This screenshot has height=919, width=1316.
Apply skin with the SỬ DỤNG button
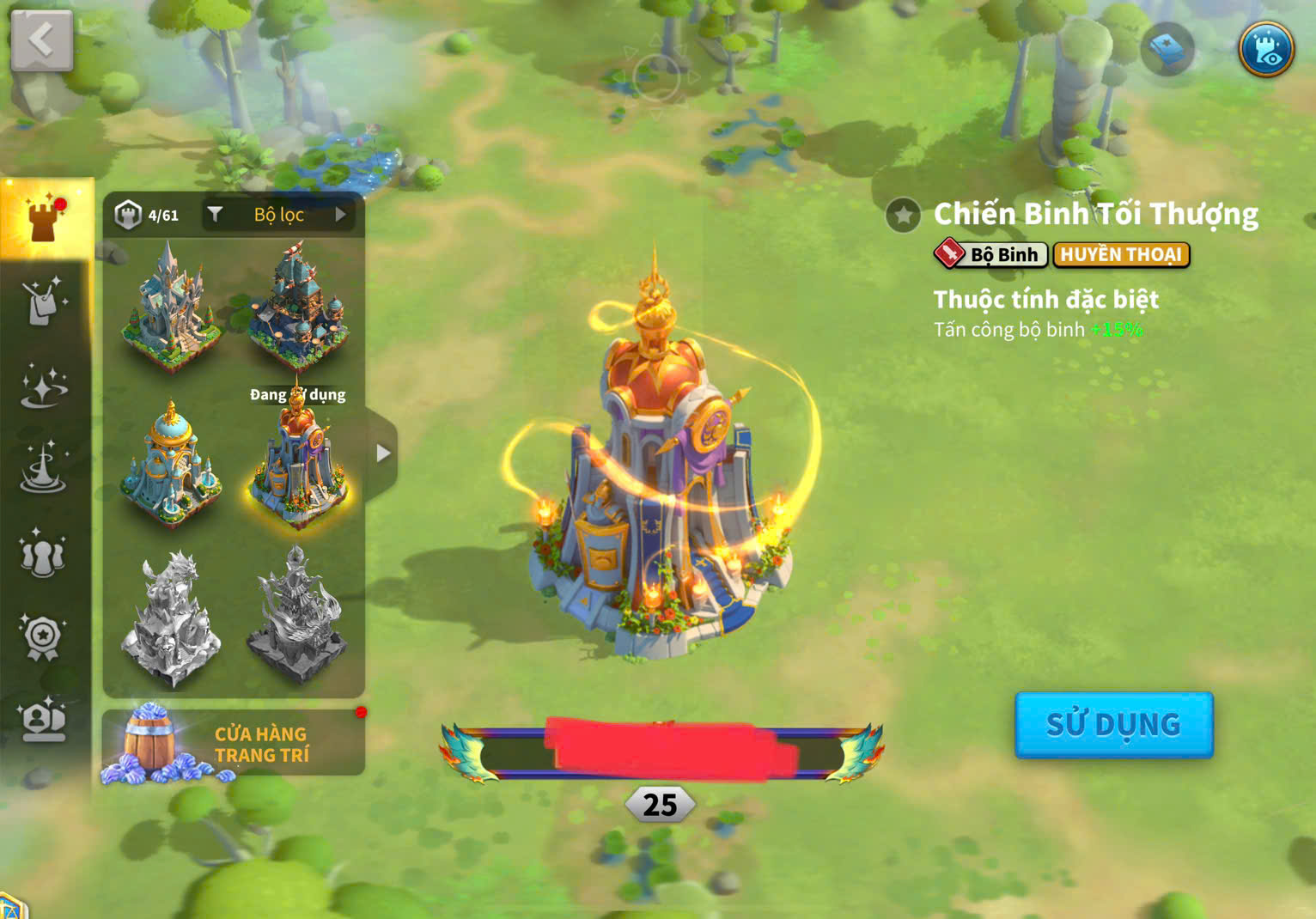(1113, 725)
